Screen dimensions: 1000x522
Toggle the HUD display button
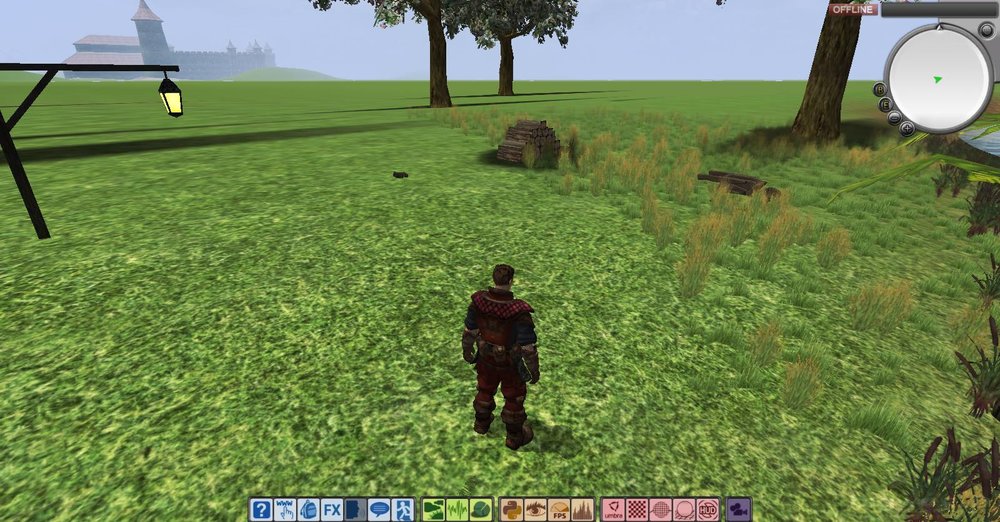pyautogui.click(x=707, y=510)
